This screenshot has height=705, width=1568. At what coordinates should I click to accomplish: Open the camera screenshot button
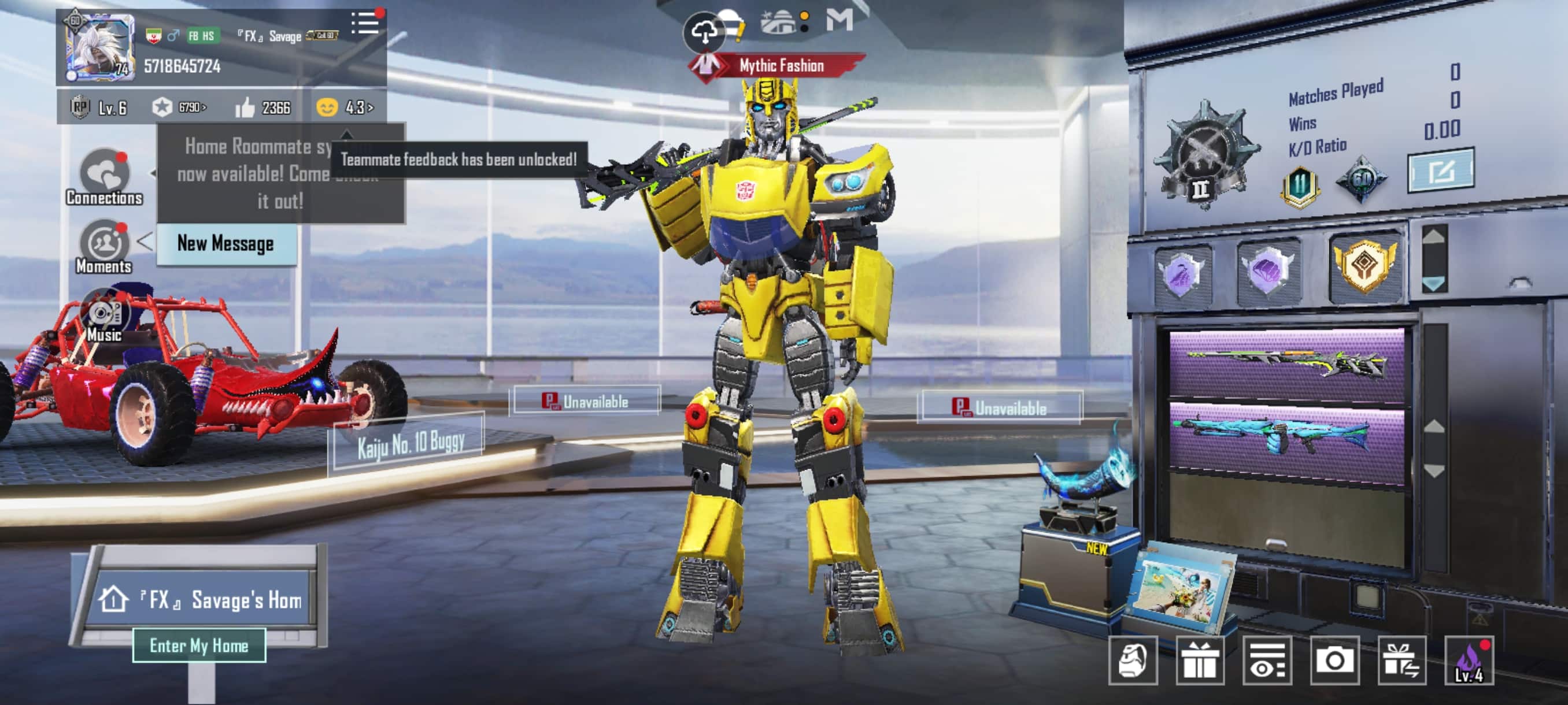coord(1334,660)
